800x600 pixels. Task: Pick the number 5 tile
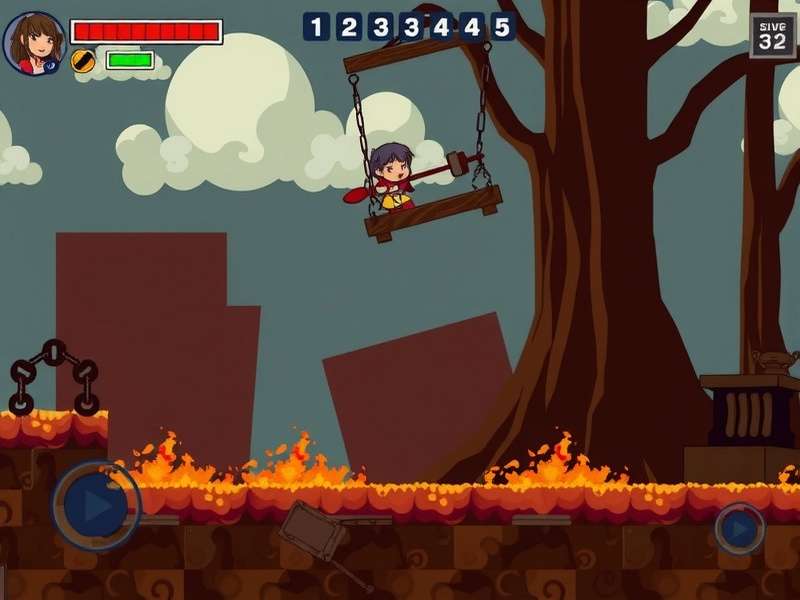[502, 27]
